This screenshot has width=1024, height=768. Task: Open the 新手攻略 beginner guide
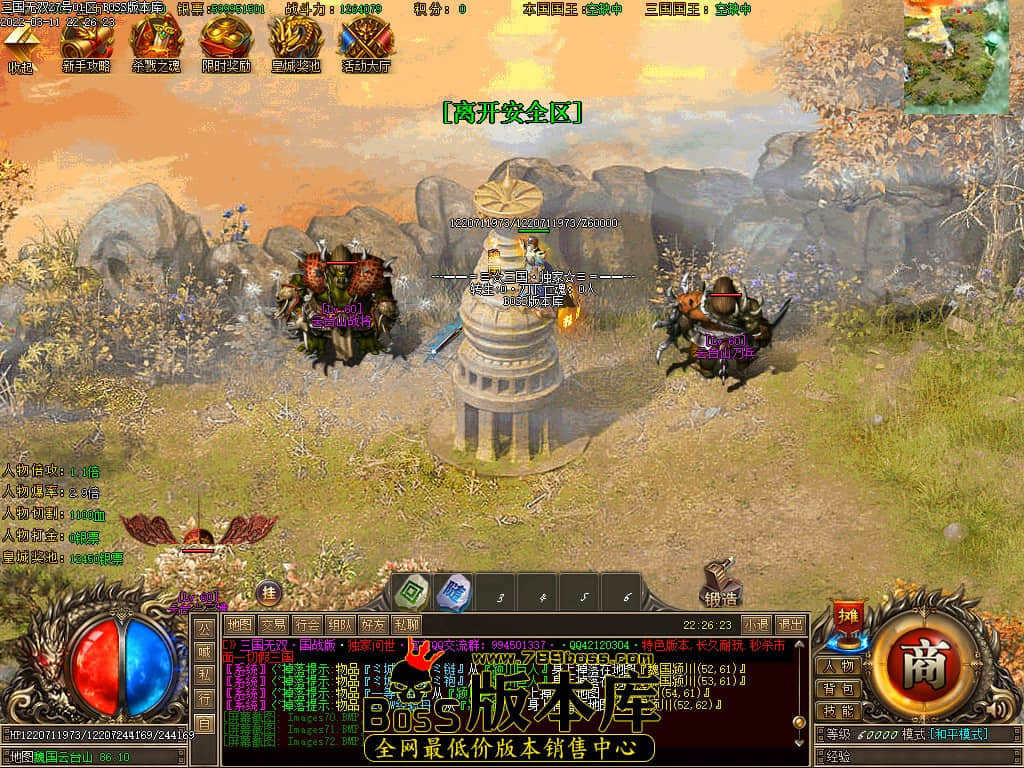[x=86, y=43]
